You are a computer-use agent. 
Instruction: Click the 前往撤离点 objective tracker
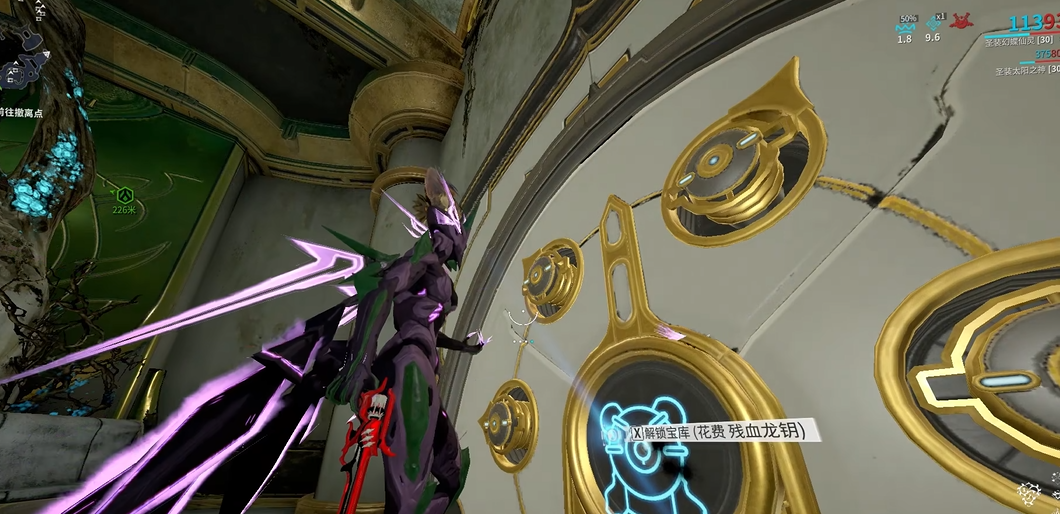click(22, 114)
